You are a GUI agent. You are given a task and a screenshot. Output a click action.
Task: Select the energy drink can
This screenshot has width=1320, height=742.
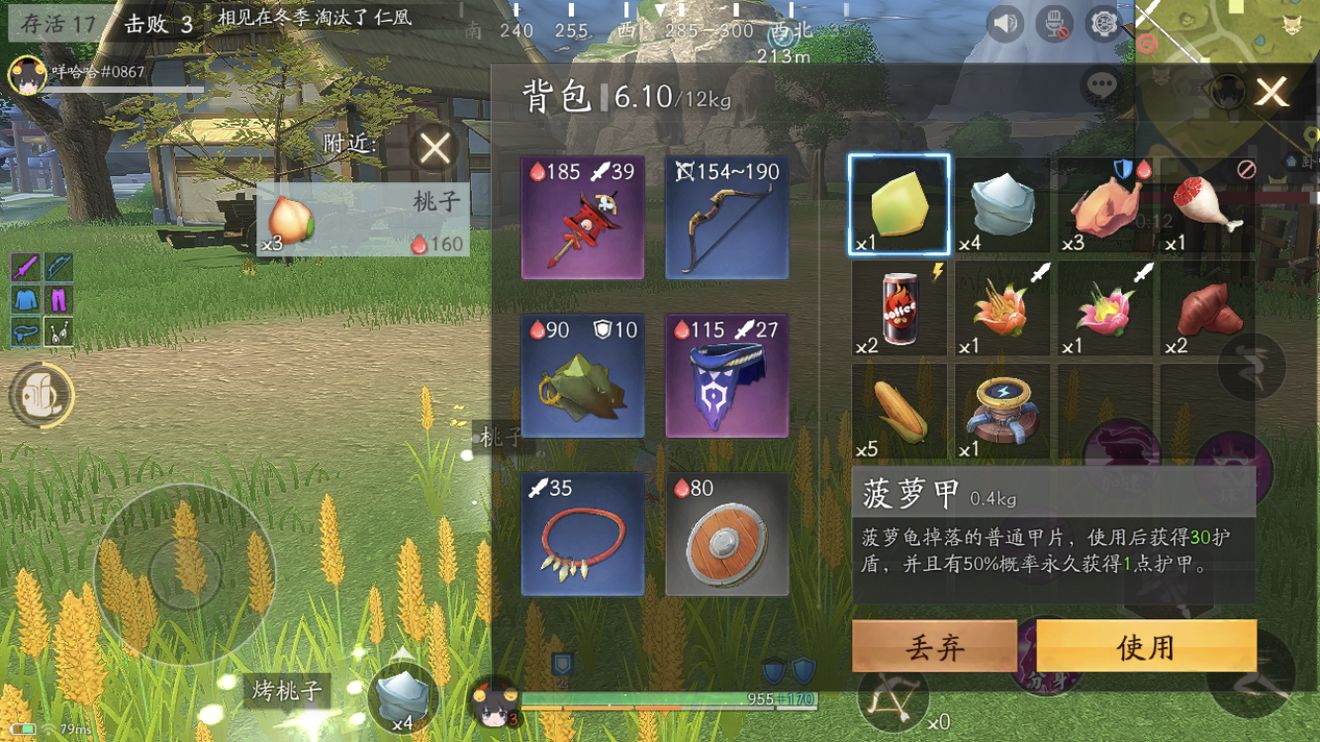pyautogui.click(x=899, y=308)
